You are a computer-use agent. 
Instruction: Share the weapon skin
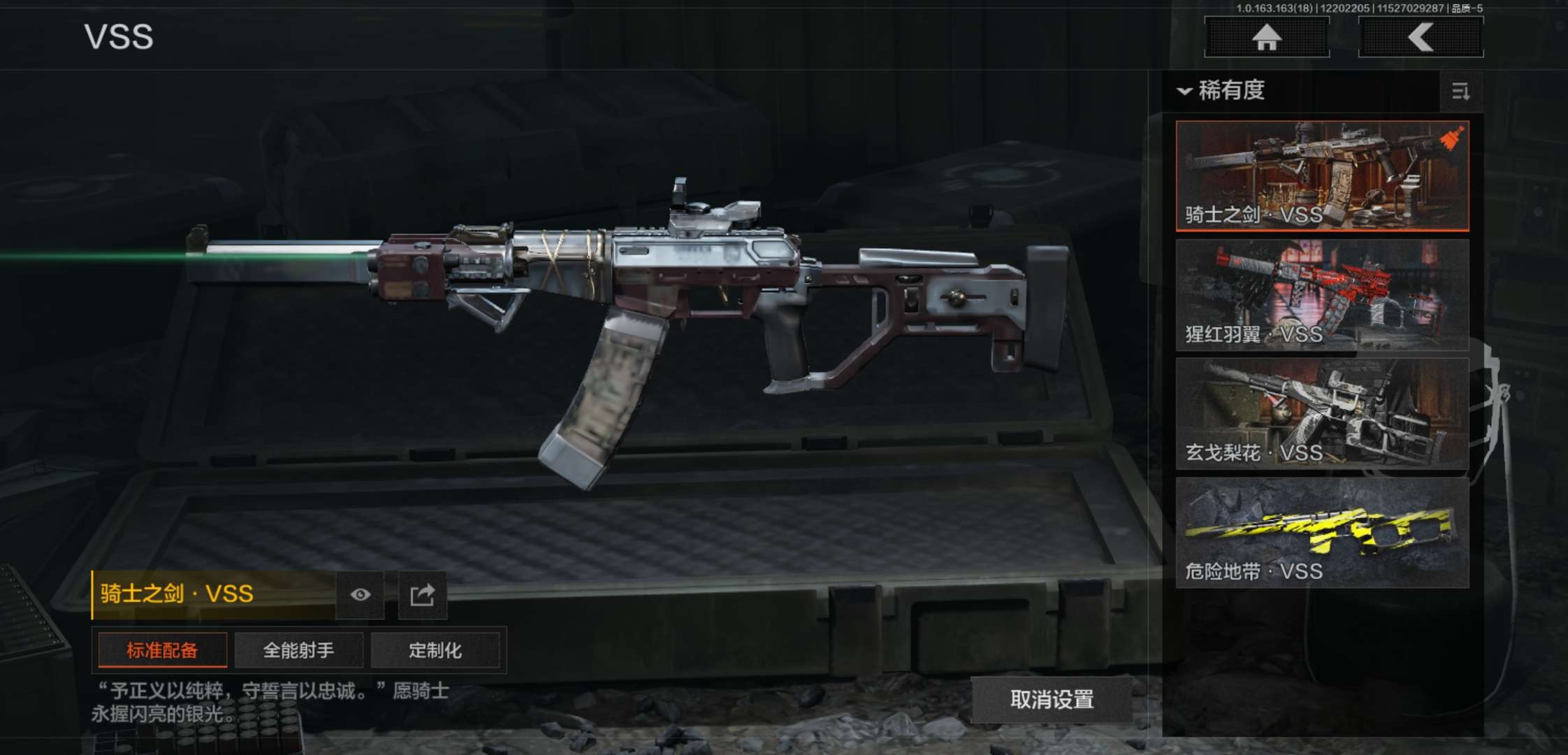[422, 595]
